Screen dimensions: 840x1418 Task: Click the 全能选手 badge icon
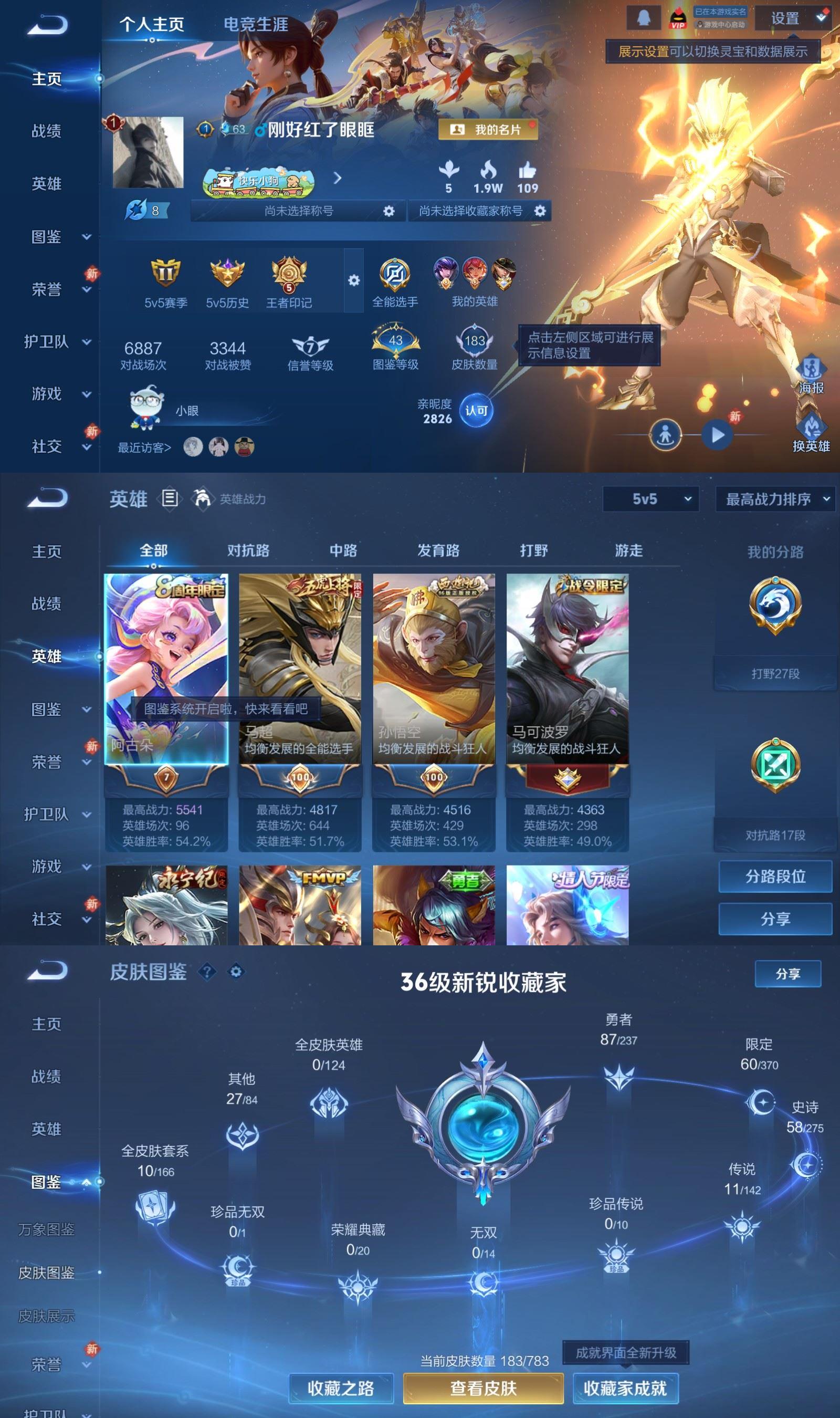pos(396,276)
